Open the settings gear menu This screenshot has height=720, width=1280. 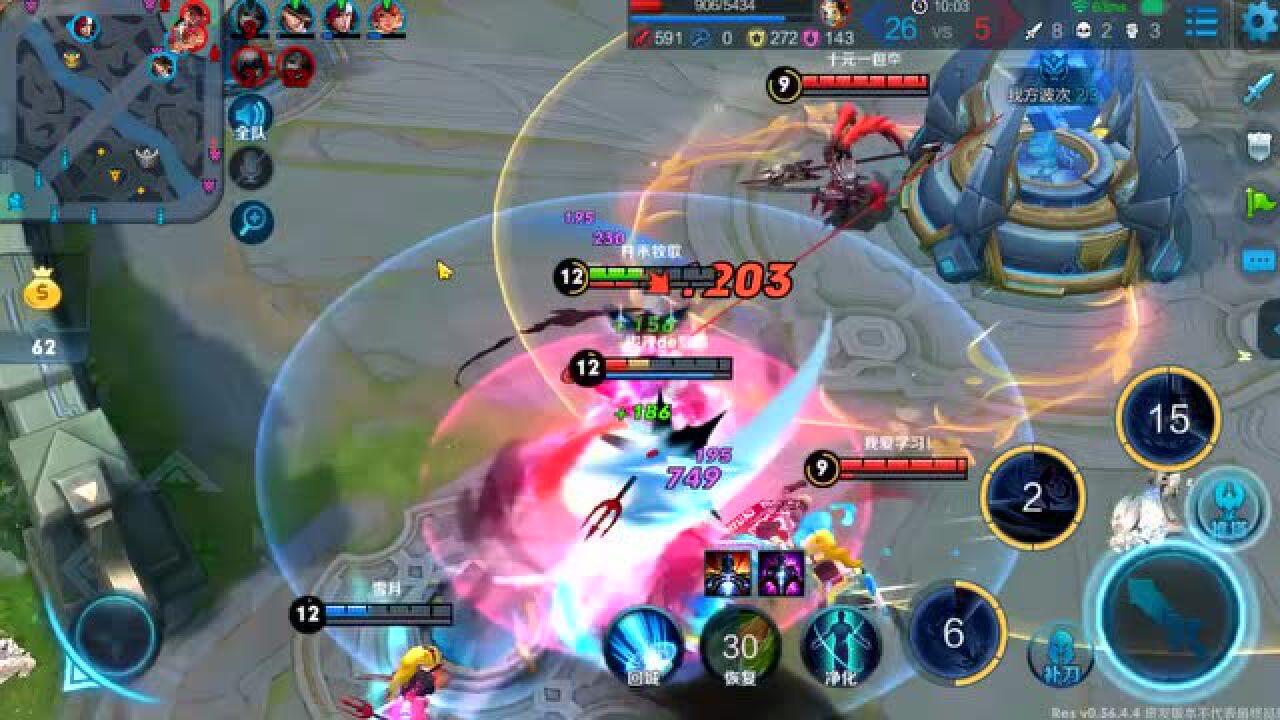click(1258, 22)
